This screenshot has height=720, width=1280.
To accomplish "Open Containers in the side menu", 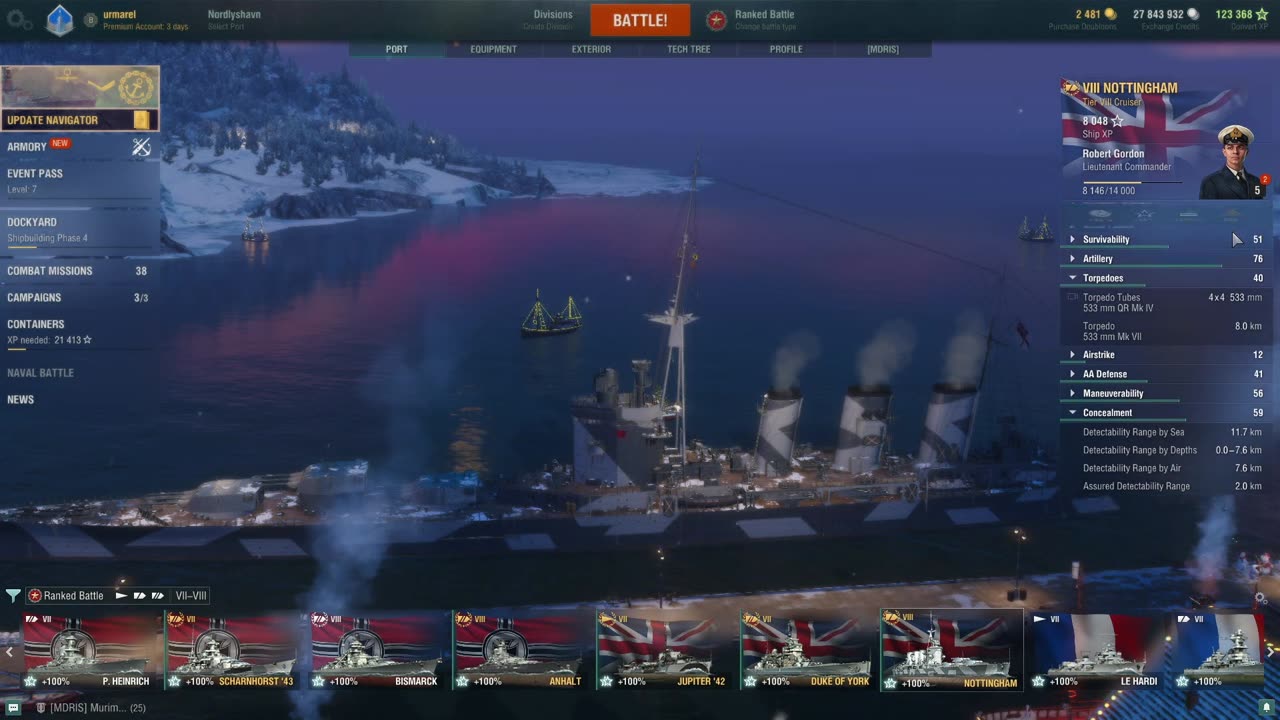I will click(36, 325).
